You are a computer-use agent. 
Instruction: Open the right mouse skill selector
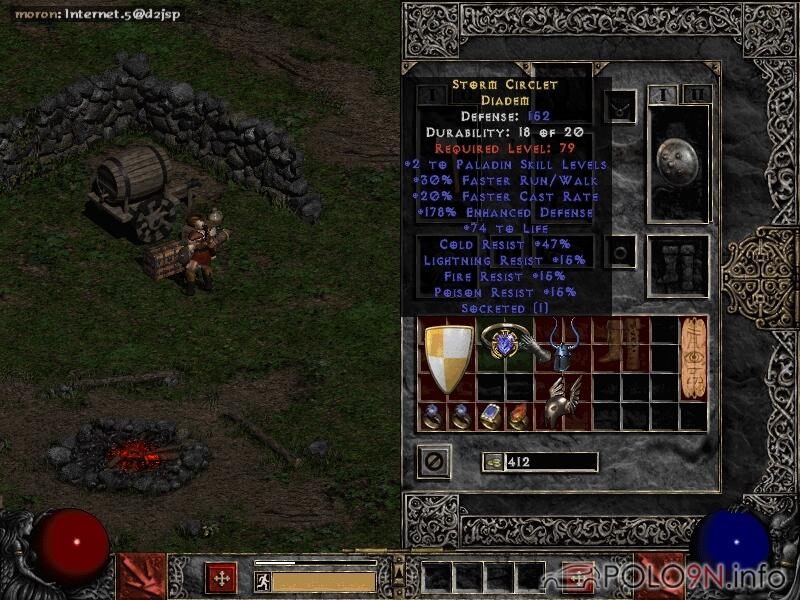click(x=660, y=577)
